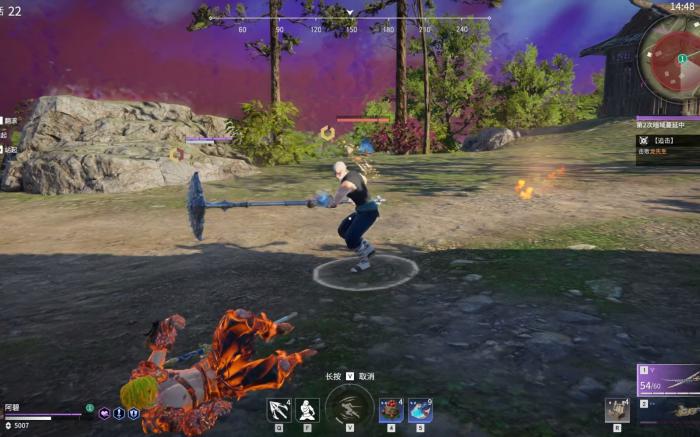700x437 pixels.
Task: Select the repair kit item slot
Action: (x=616, y=409)
